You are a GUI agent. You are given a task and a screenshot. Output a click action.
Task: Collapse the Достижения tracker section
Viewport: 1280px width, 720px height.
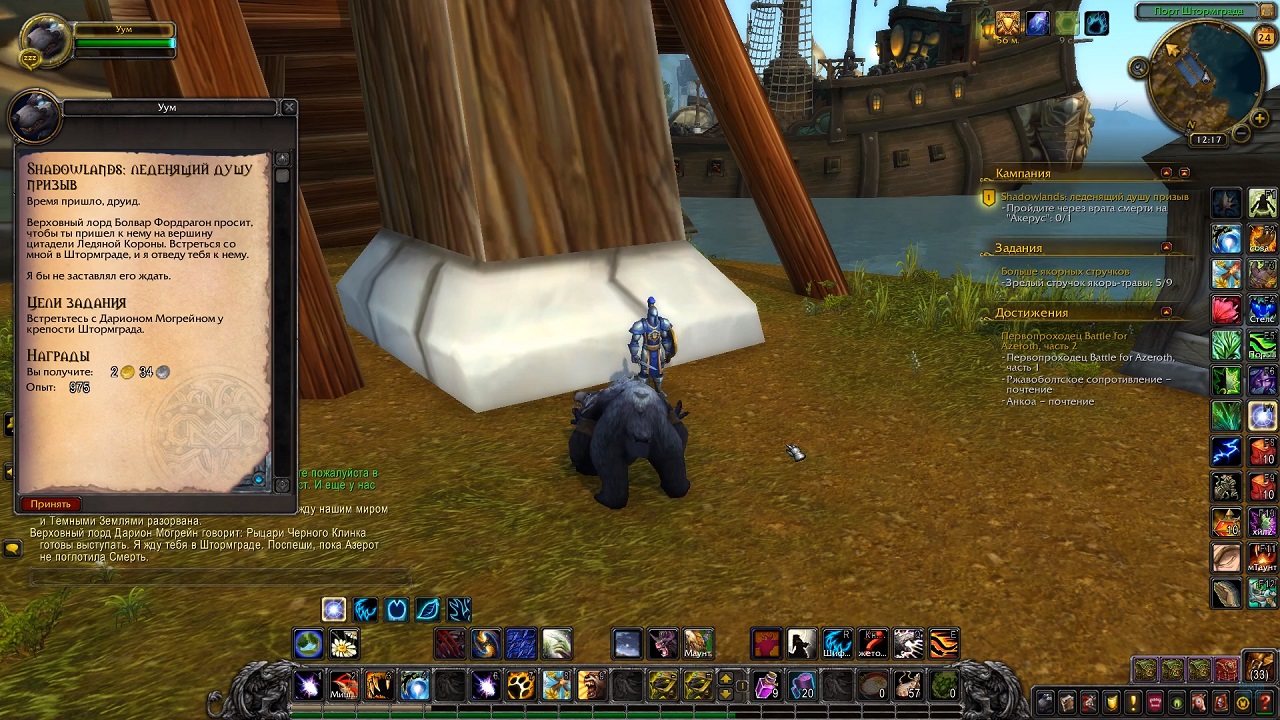click(x=1167, y=312)
